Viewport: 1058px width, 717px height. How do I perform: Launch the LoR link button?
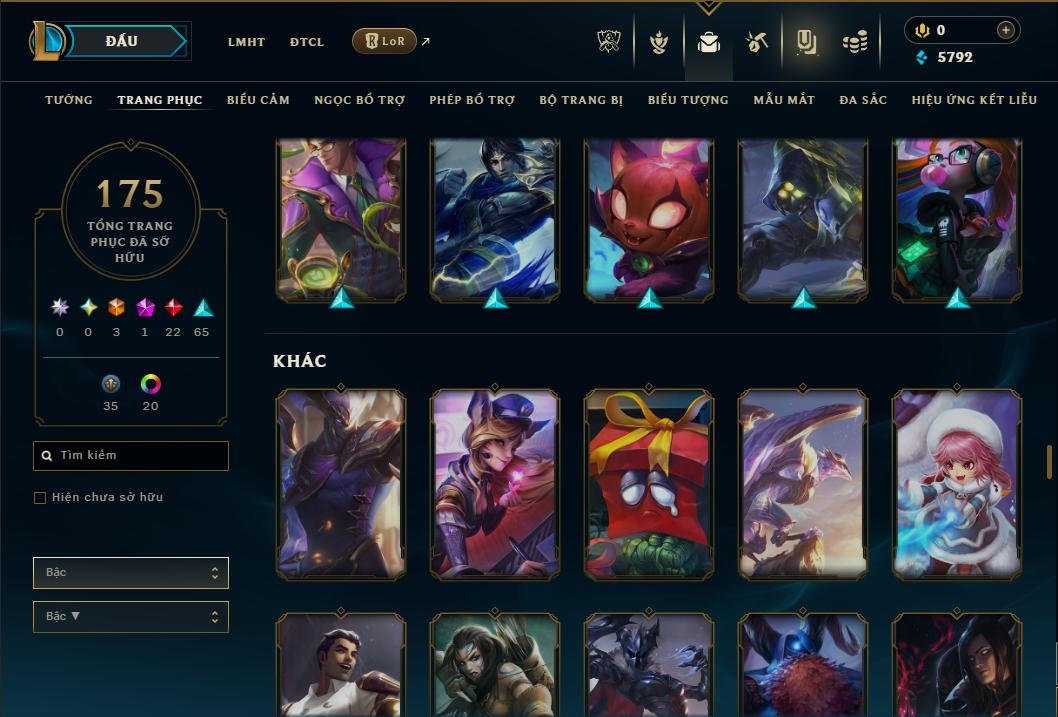pyautogui.click(x=385, y=41)
